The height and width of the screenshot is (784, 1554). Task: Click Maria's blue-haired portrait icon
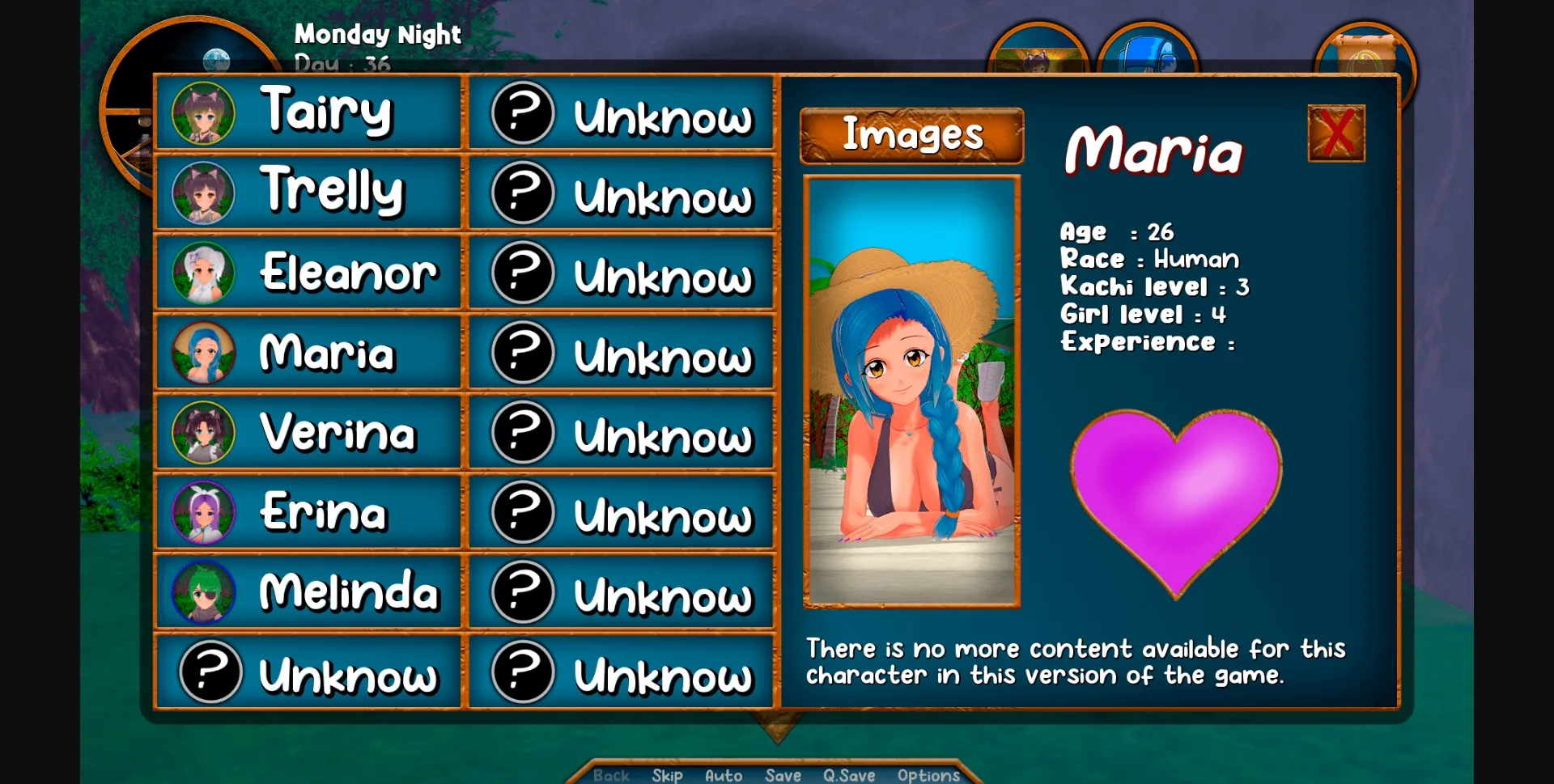pos(204,353)
